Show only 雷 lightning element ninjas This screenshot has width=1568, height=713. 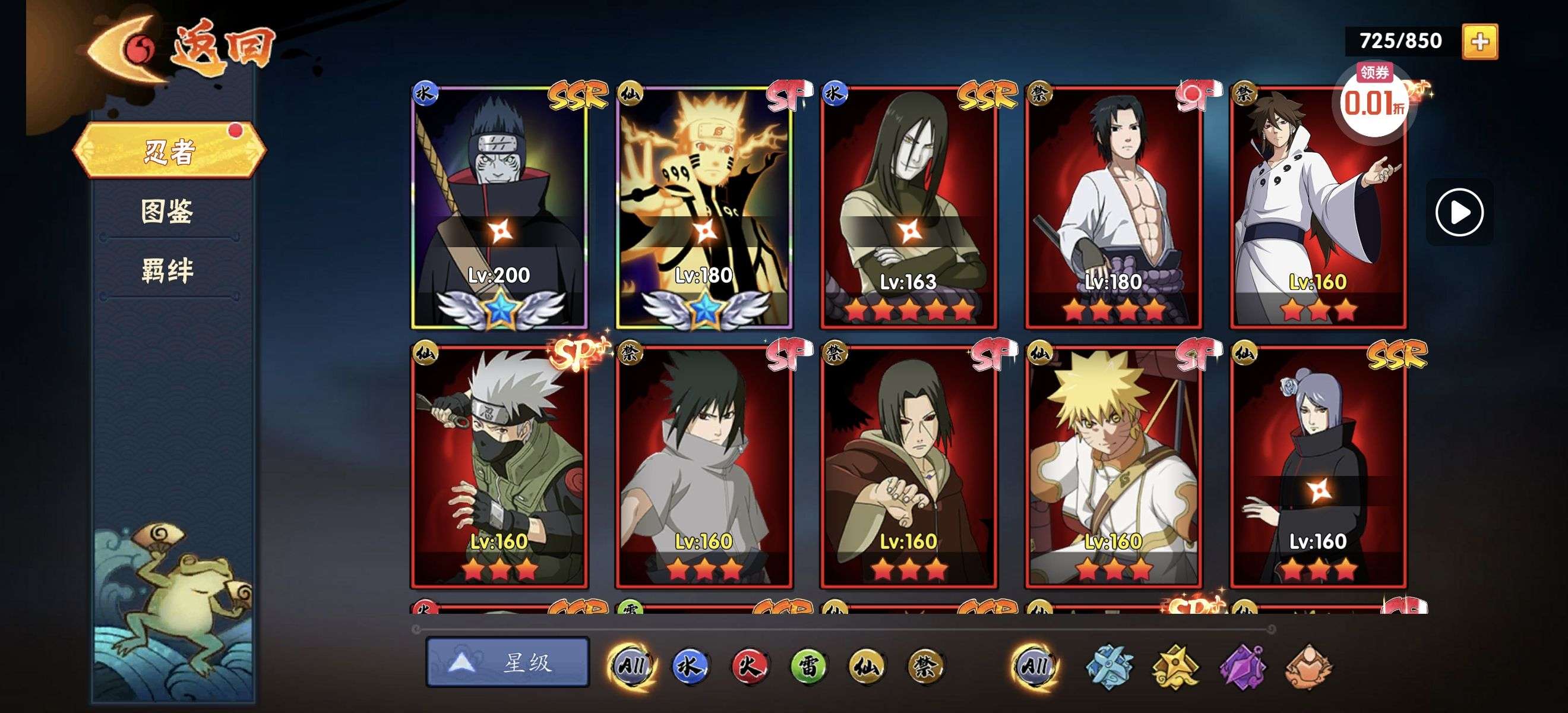tap(808, 665)
